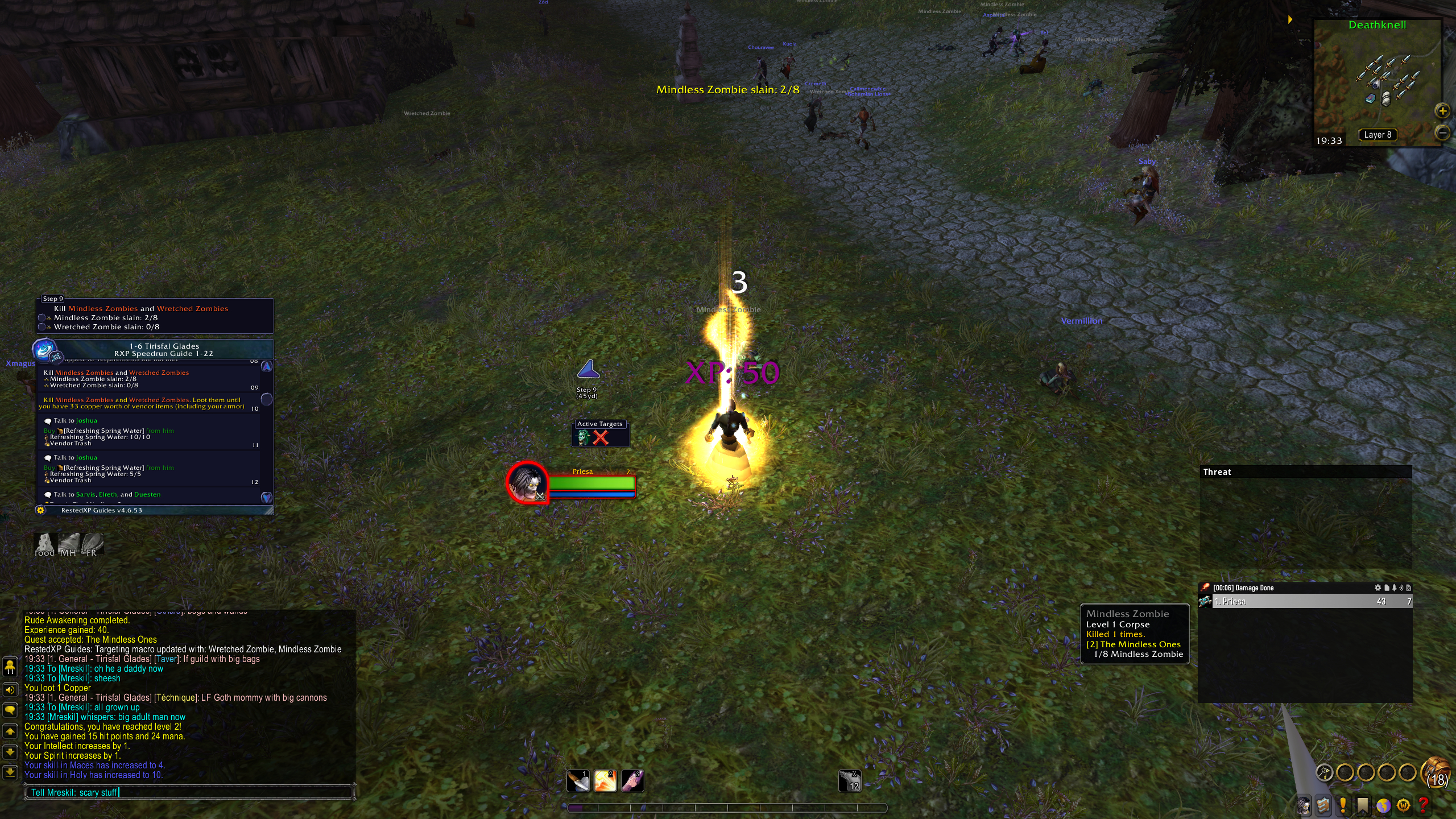Zoom out the Deathknell minimap
Screen dimensions: 1456x819
click(x=1442, y=133)
